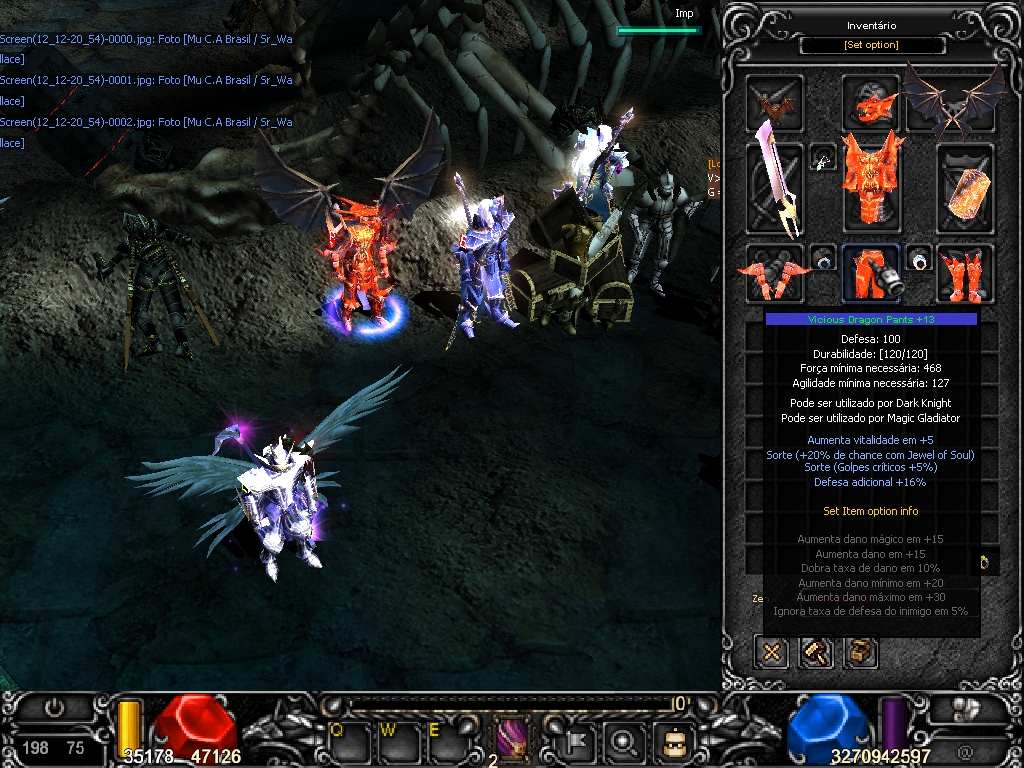Select the dark bat wings slot
Screen dimensions: 1024x768
955,101
